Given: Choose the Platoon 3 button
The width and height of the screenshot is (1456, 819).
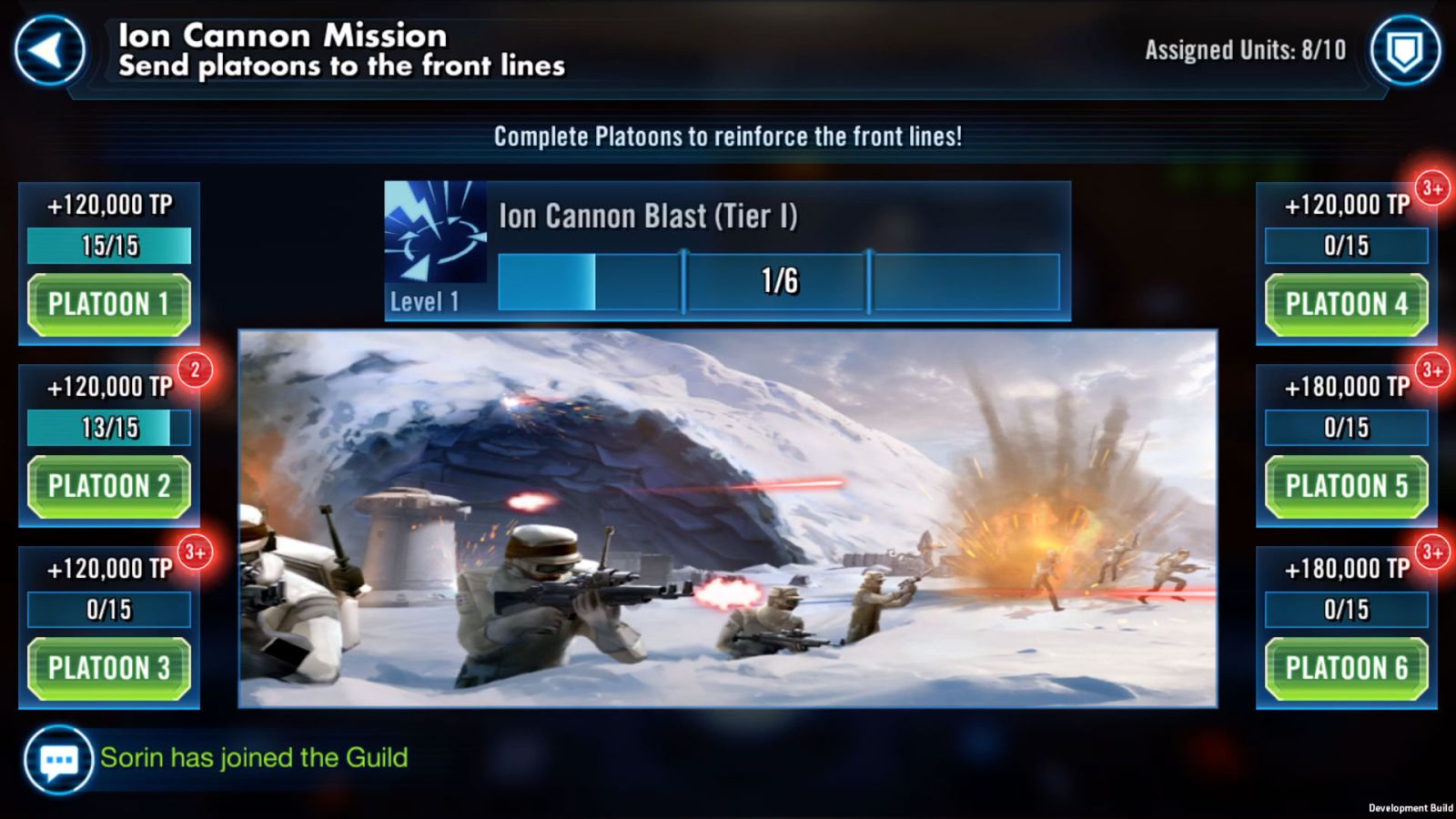Looking at the screenshot, I should pyautogui.click(x=109, y=669).
